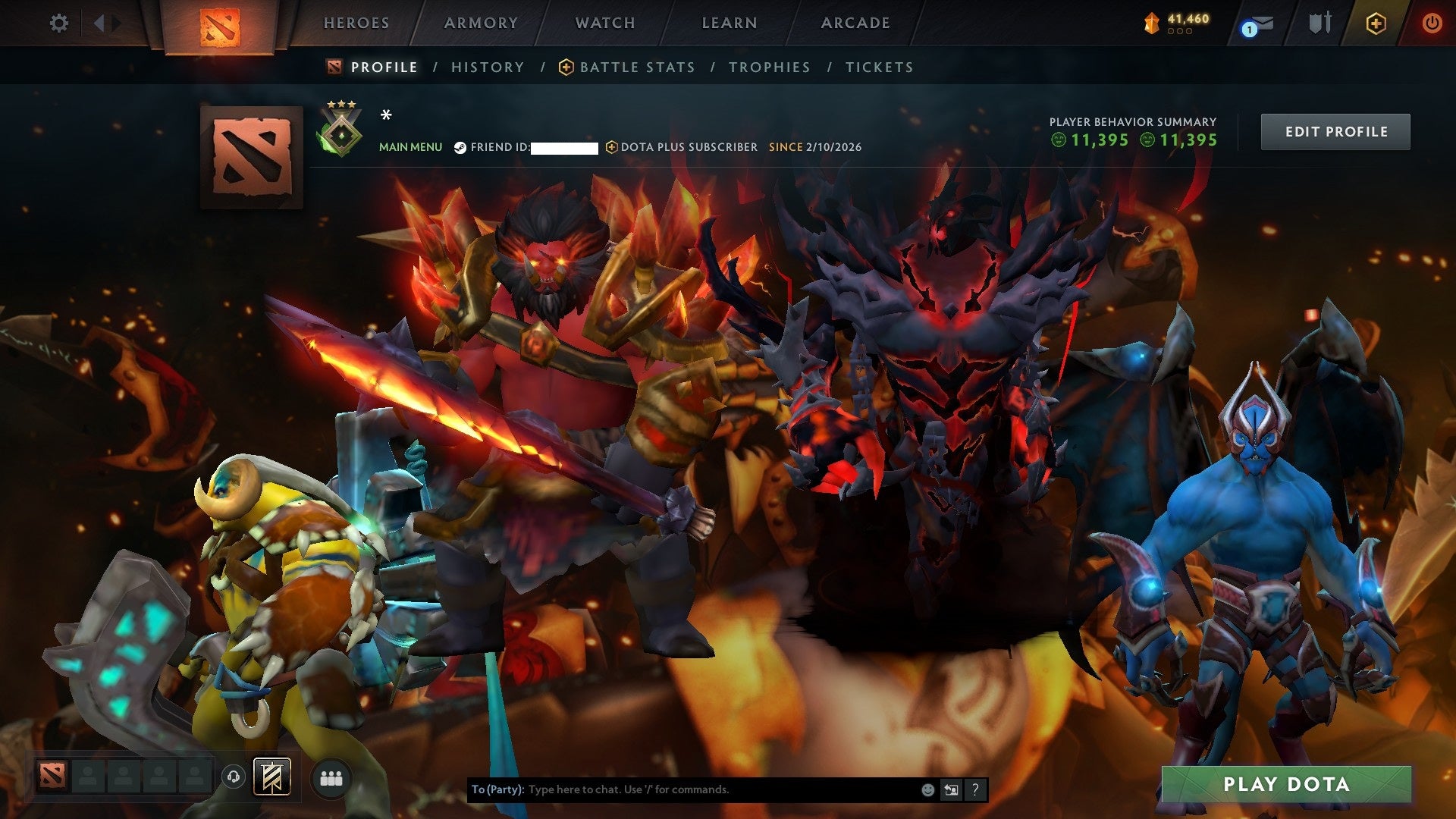Click the back navigation arrows next to settings
The height and width of the screenshot is (819, 1456).
point(101,23)
